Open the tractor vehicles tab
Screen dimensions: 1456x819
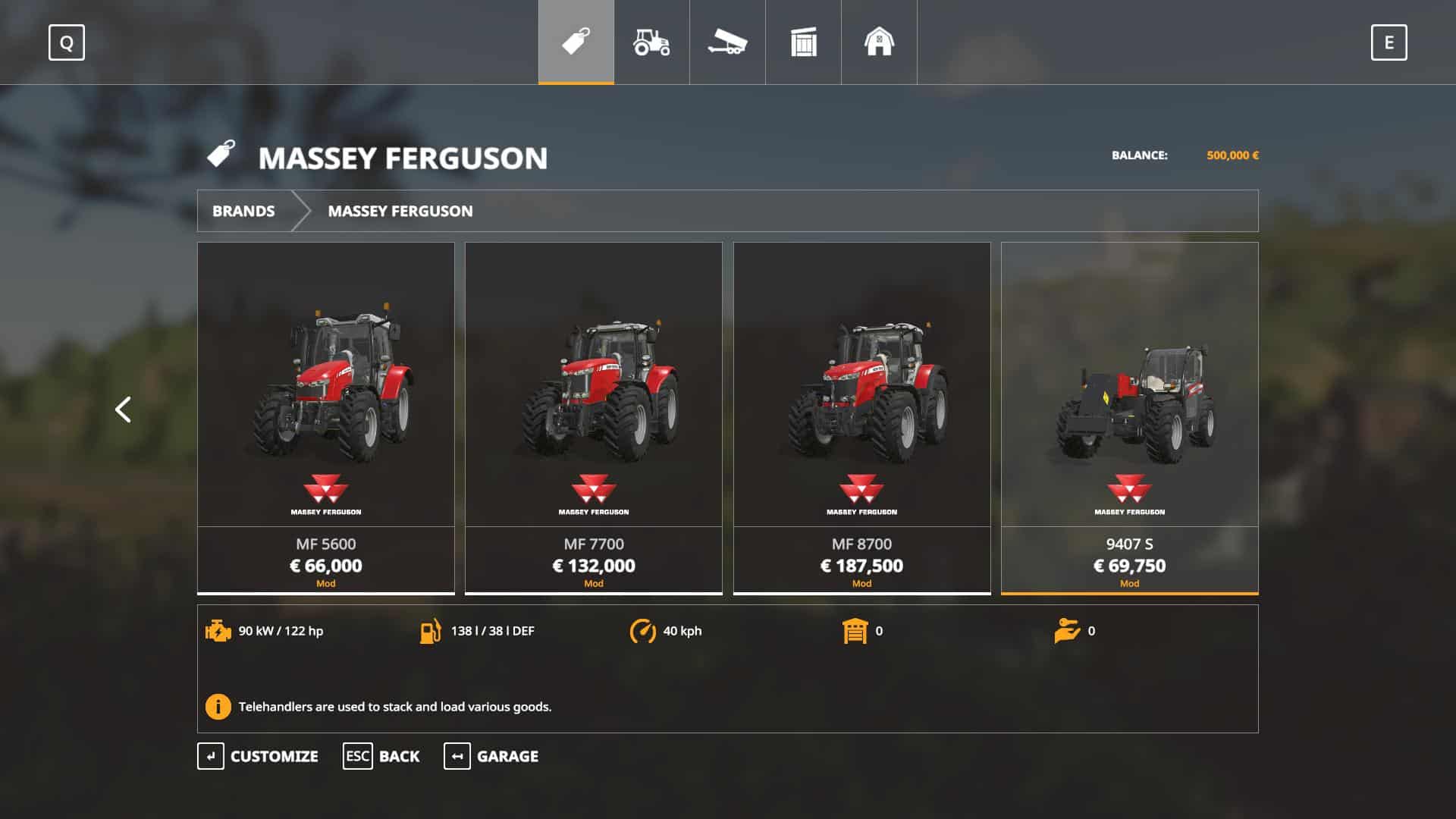point(651,42)
